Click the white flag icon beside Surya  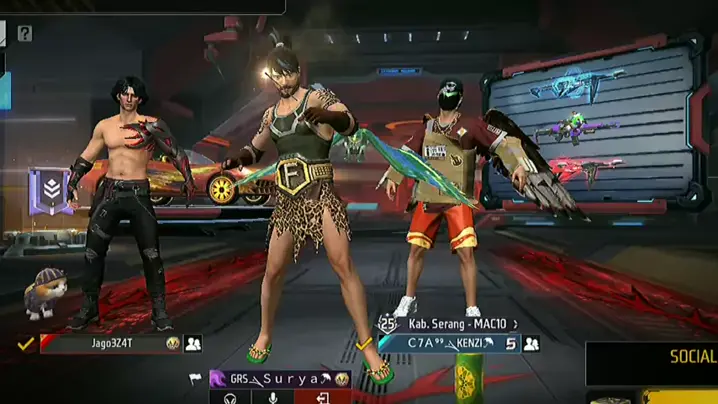pos(195,379)
